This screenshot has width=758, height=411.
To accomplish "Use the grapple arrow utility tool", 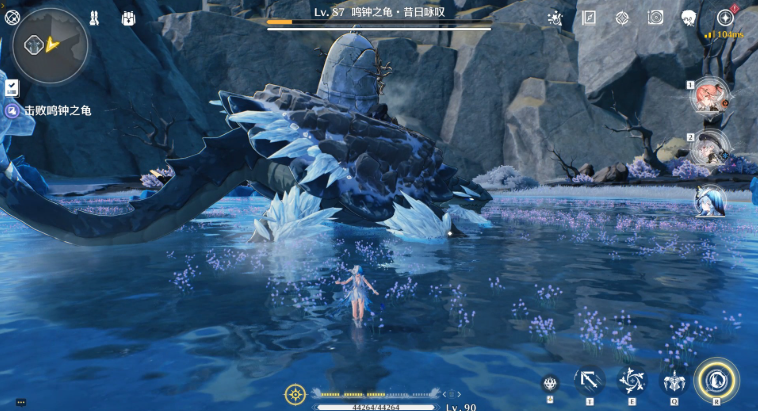I will pos(590,381).
